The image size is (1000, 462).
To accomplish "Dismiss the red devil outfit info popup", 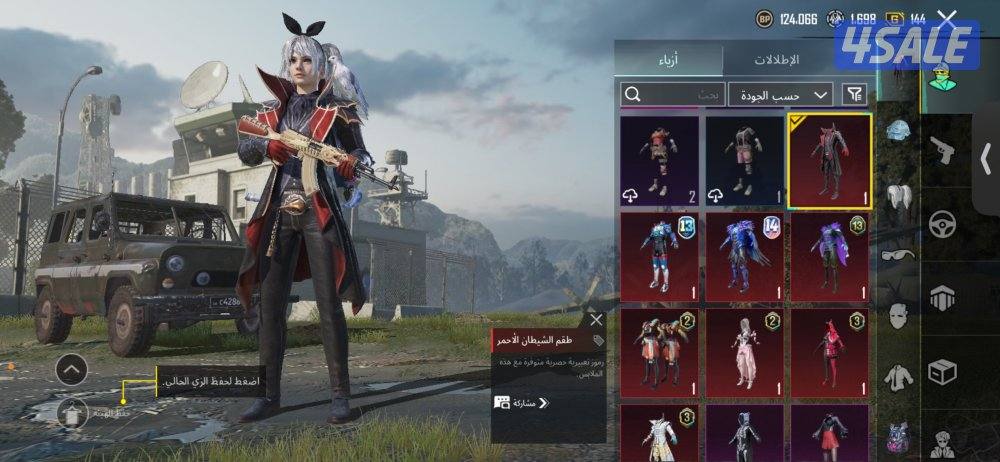I will tap(596, 320).
